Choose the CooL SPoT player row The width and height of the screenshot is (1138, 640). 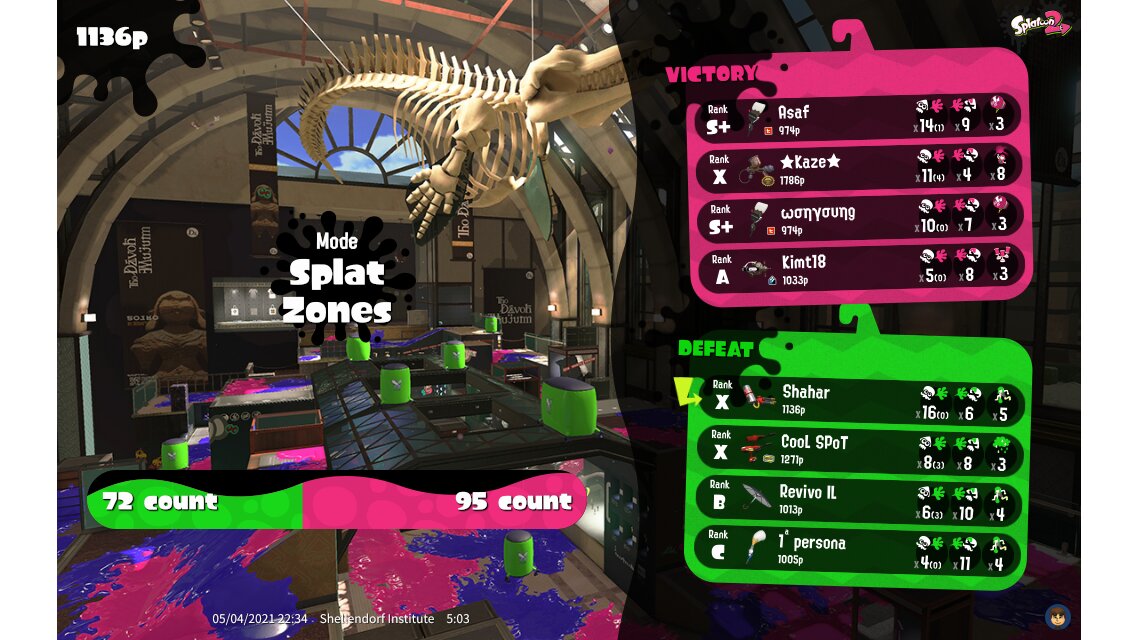[860, 449]
